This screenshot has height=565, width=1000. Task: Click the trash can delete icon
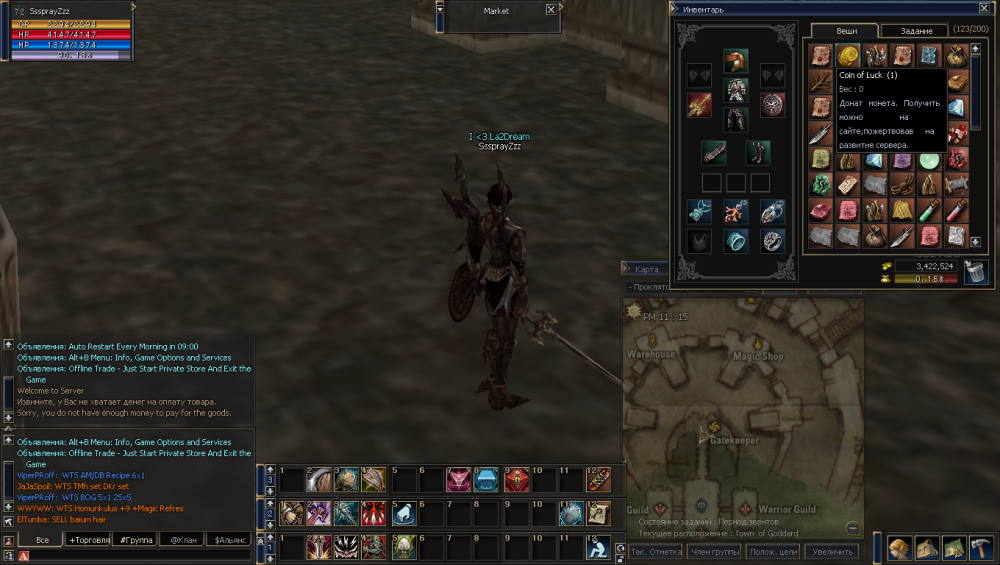click(974, 270)
